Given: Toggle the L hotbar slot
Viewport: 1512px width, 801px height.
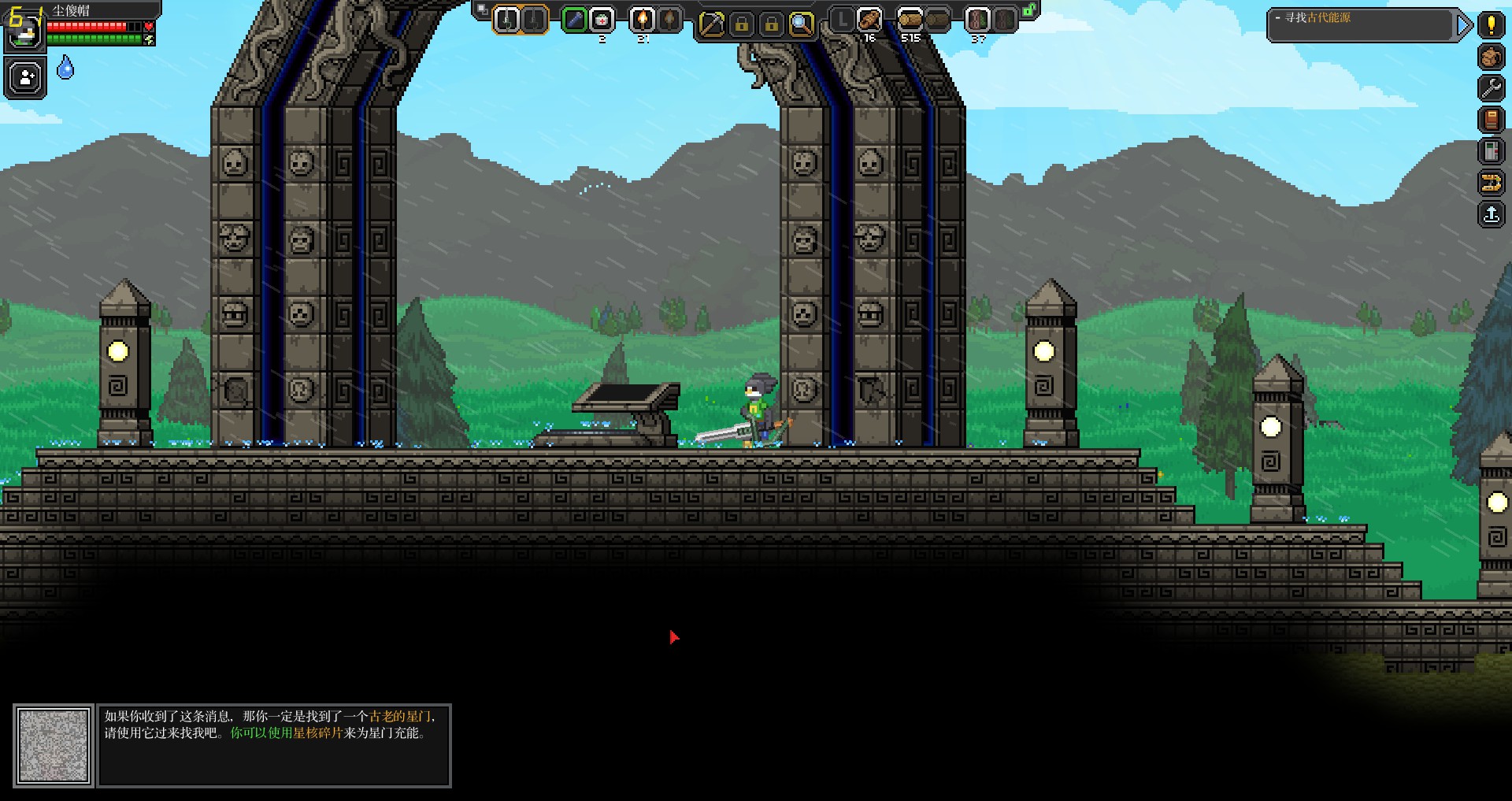Looking at the screenshot, I should (x=841, y=21).
